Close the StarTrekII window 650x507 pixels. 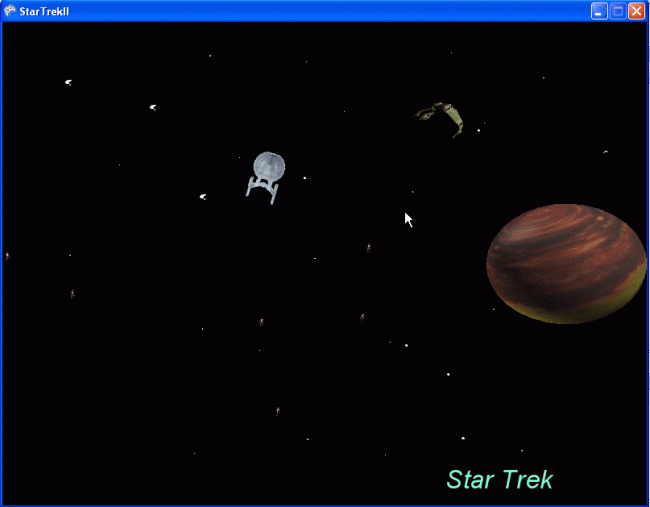636,11
